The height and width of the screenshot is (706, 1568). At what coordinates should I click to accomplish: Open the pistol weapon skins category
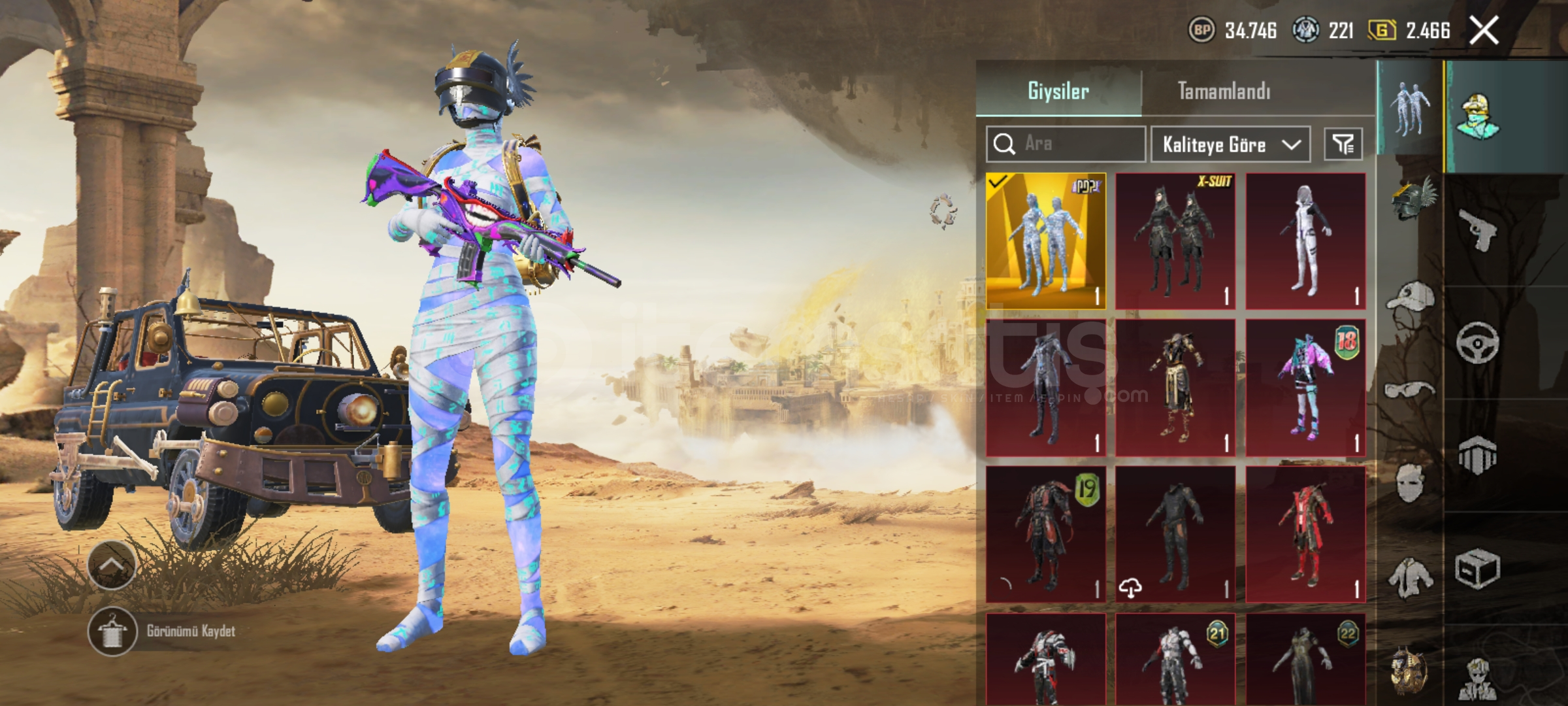[1478, 229]
